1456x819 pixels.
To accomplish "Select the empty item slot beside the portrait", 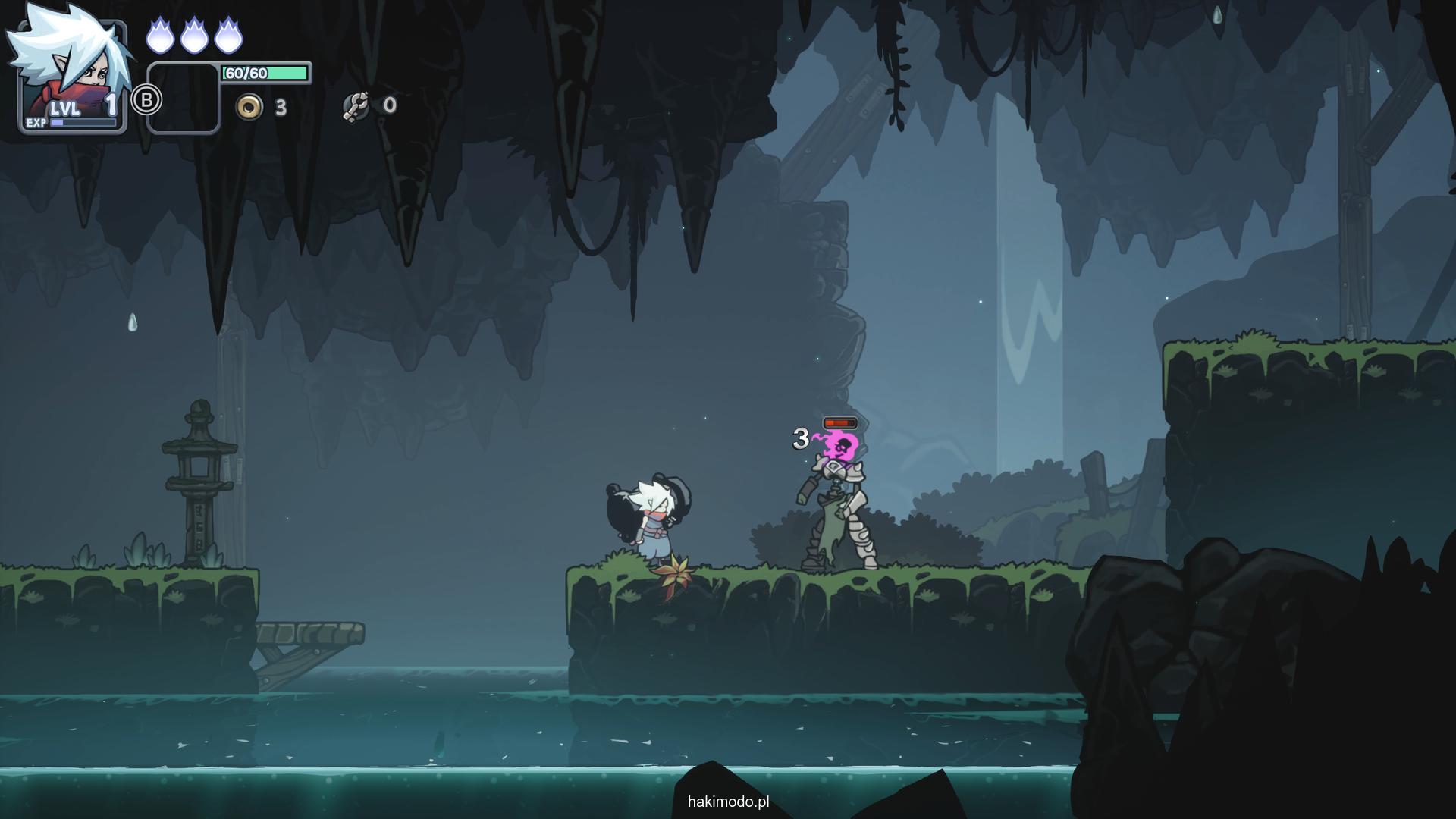I will click(x=183, y=99).
